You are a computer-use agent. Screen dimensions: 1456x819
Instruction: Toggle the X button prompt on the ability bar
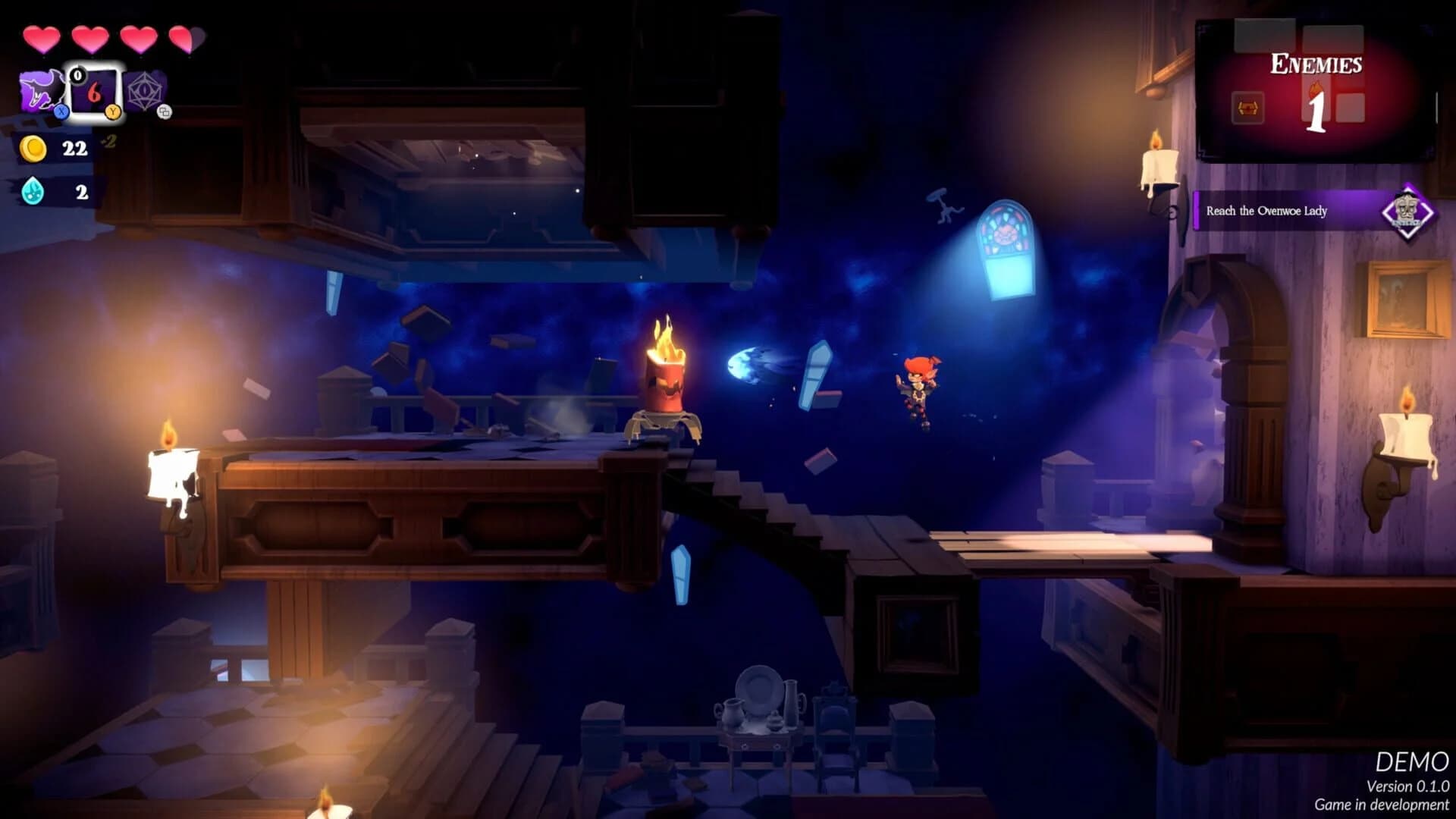point(61,112)
